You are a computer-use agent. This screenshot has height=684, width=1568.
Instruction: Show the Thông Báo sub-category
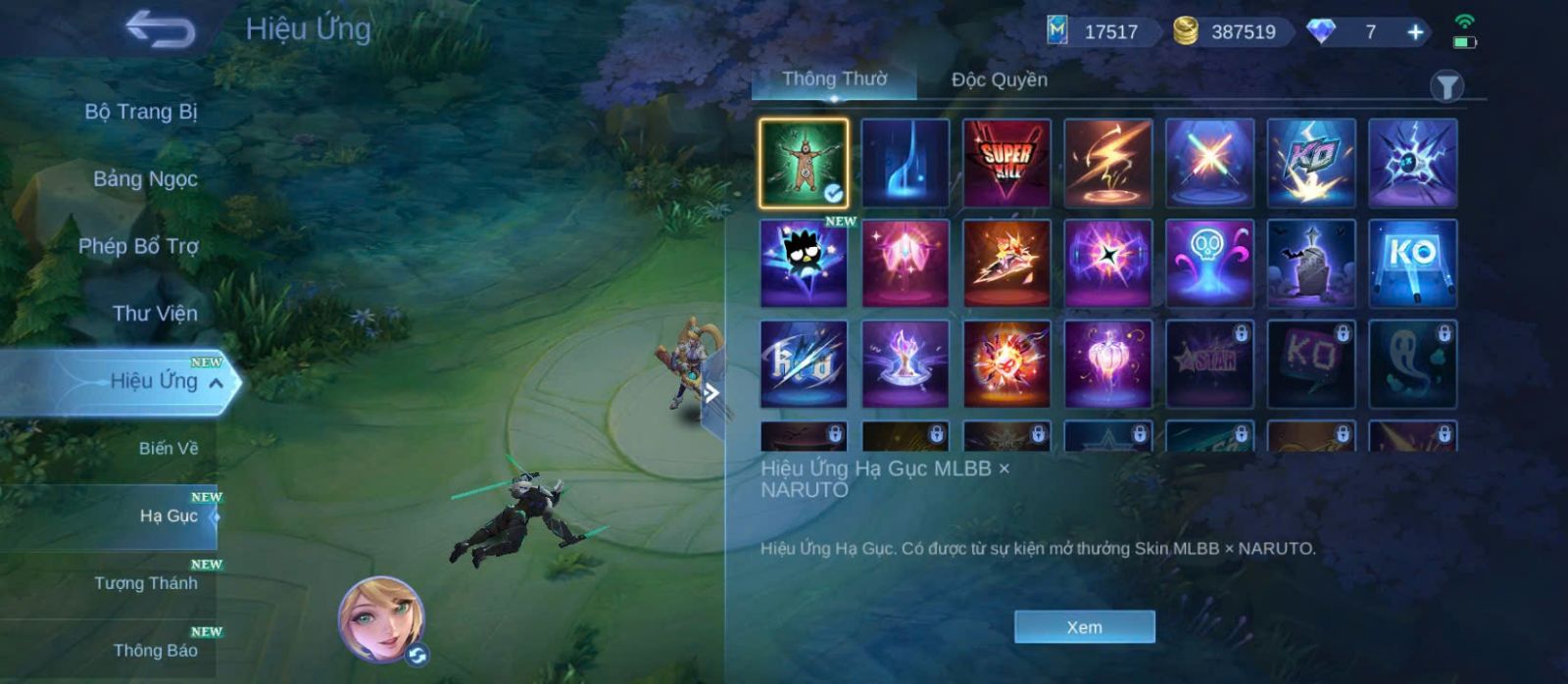(155, 651)
